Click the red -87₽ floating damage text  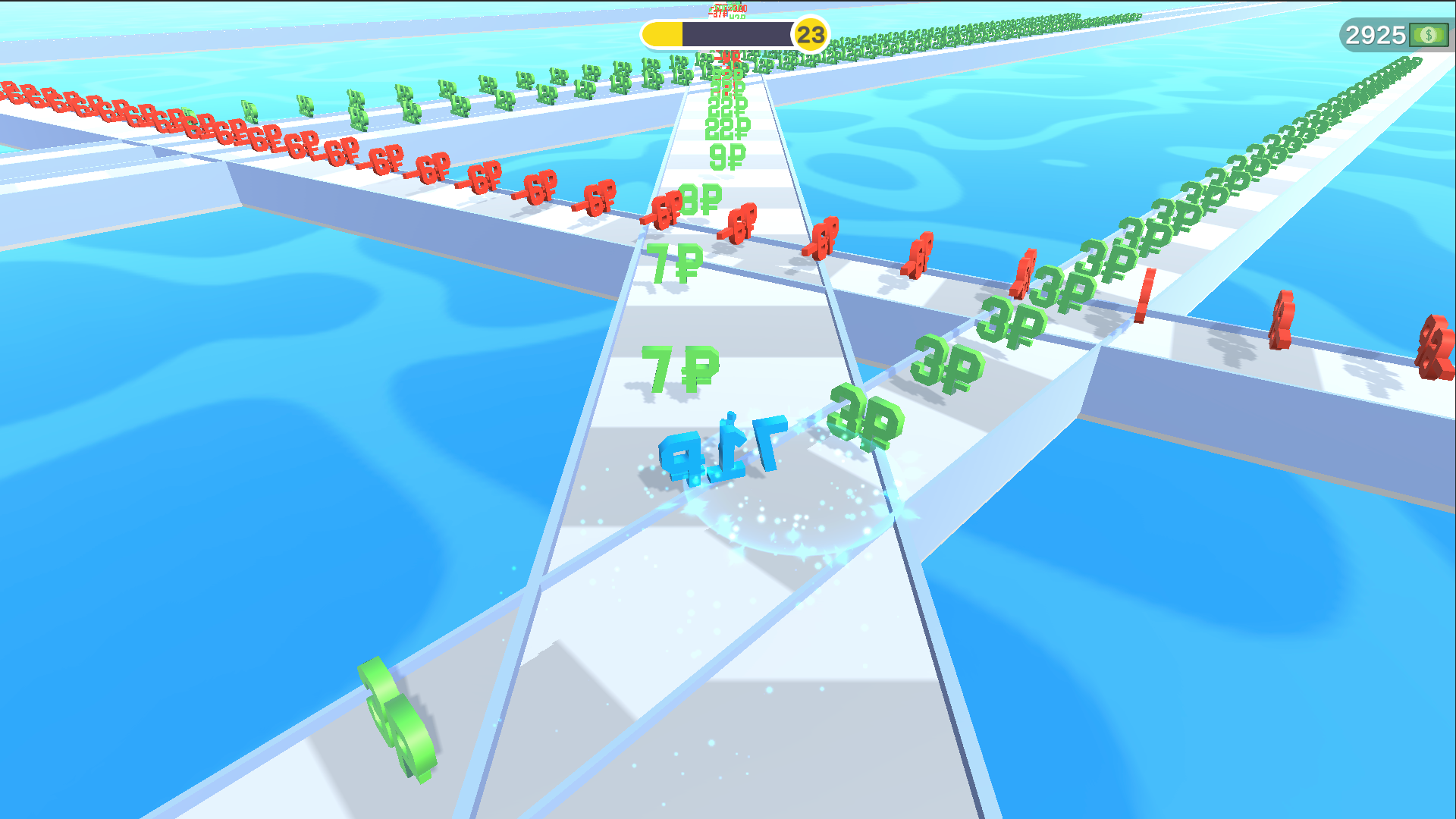click(718, 12)
